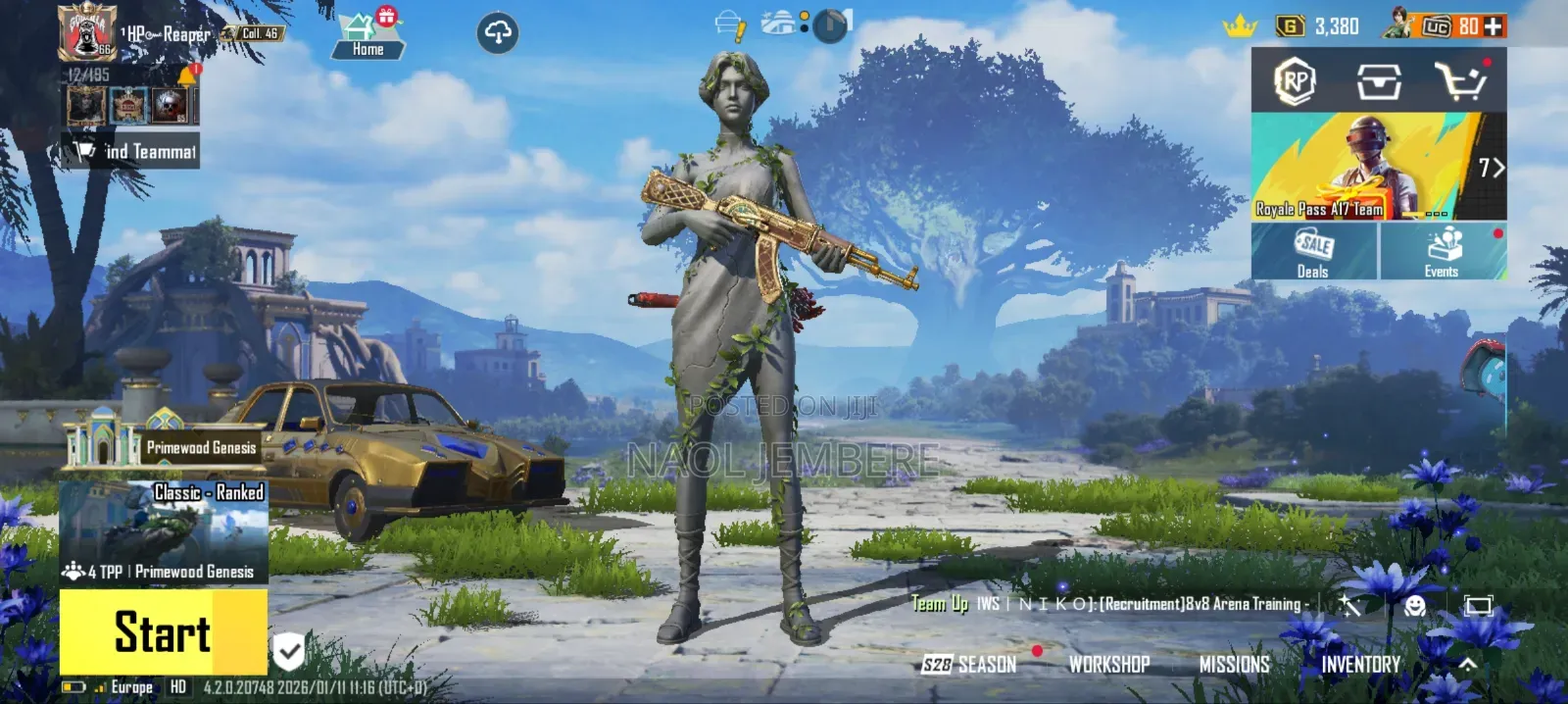Open the Workshop menu
Image resolution: width=1568 pixels, height=704 pixels.
[1109, 665]
